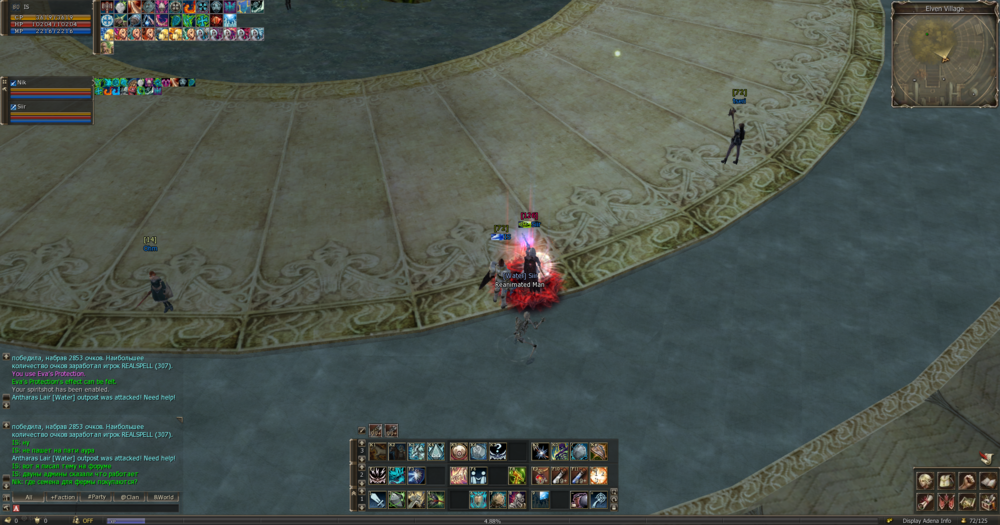Open the quest scroll icon
The image size is (1000, 525).
925,501
